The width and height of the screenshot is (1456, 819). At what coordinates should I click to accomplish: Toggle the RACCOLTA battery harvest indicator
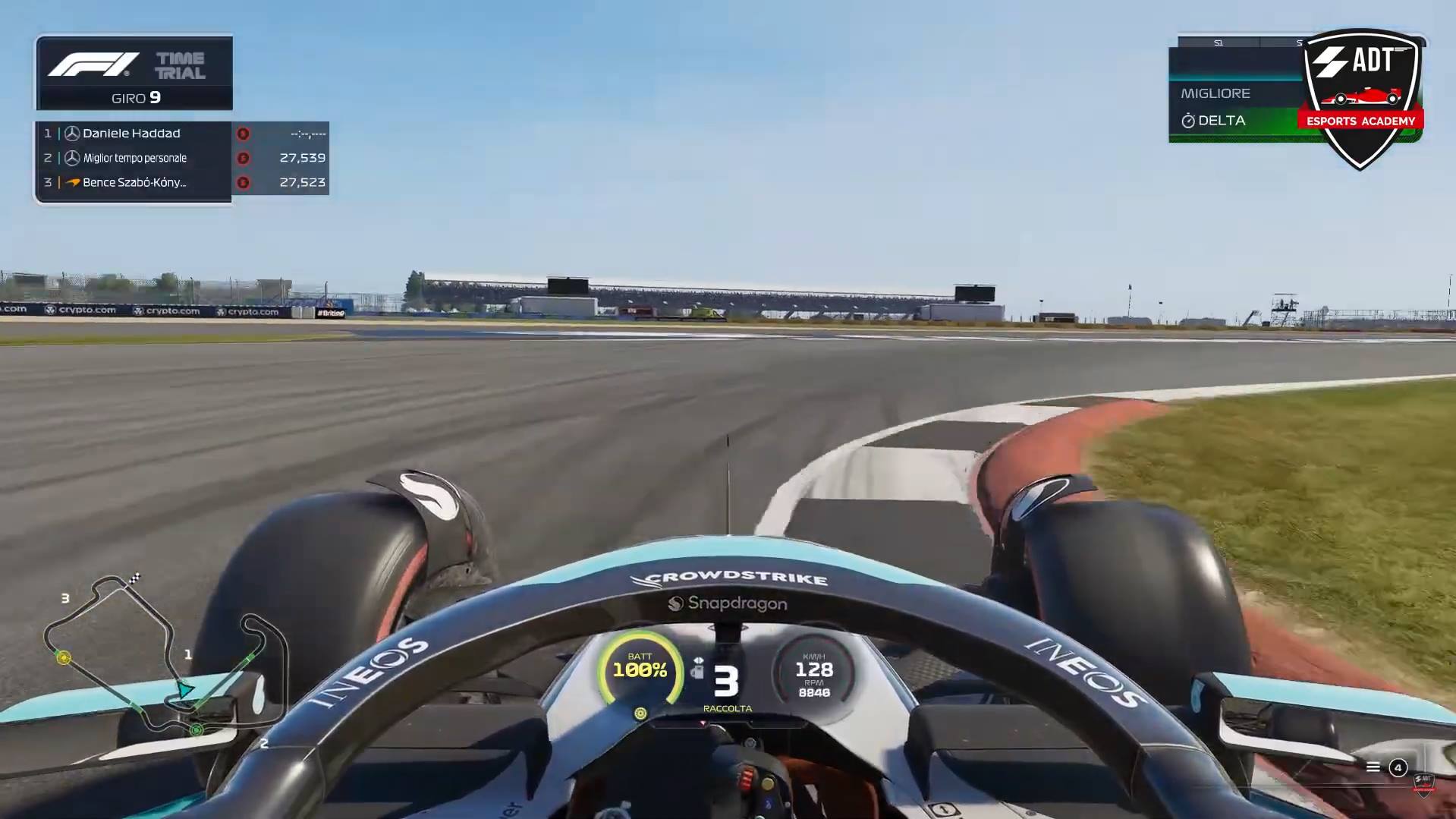[x=726, y=707]
